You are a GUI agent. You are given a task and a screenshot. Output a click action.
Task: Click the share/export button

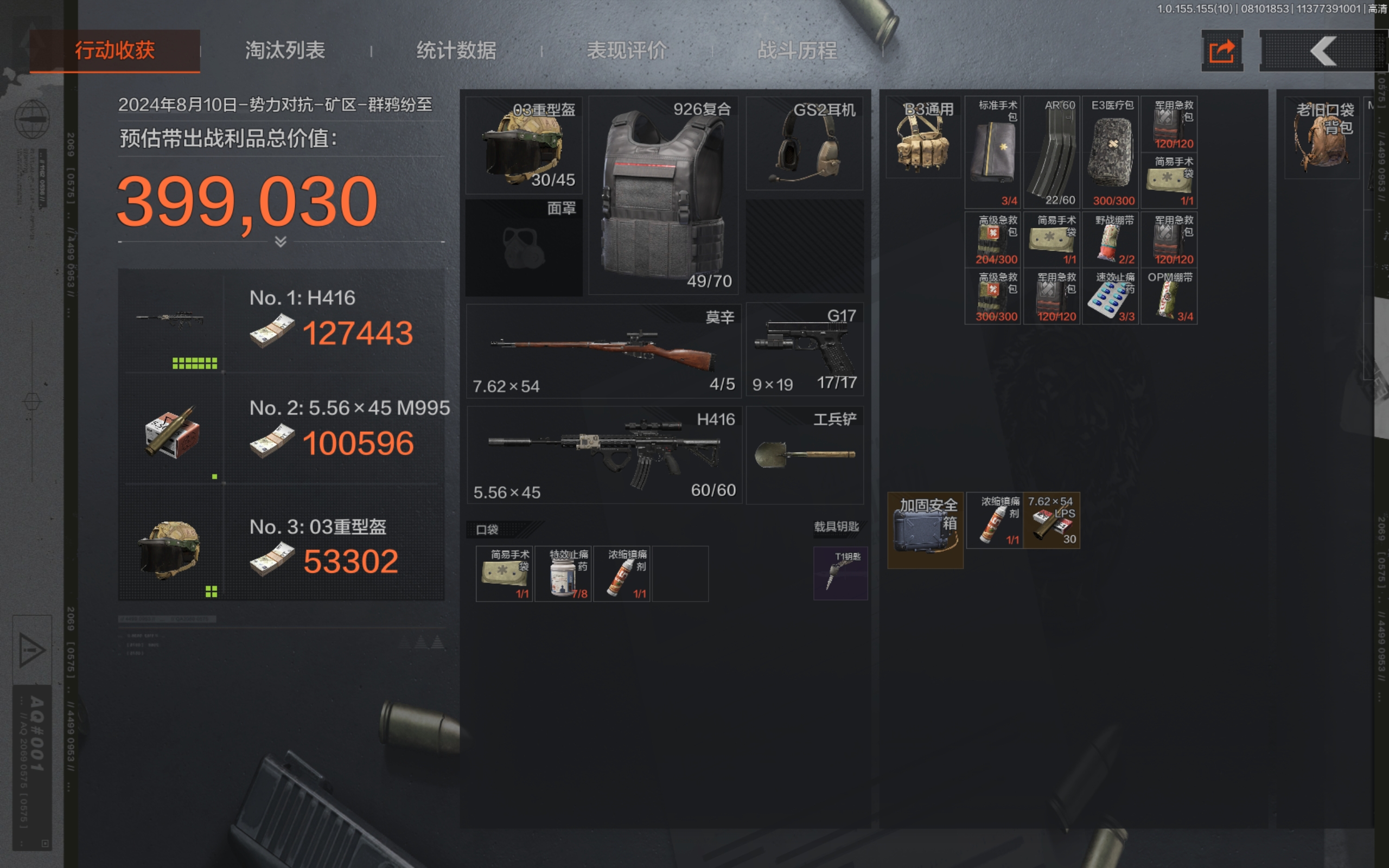(x=1222, y=51)
